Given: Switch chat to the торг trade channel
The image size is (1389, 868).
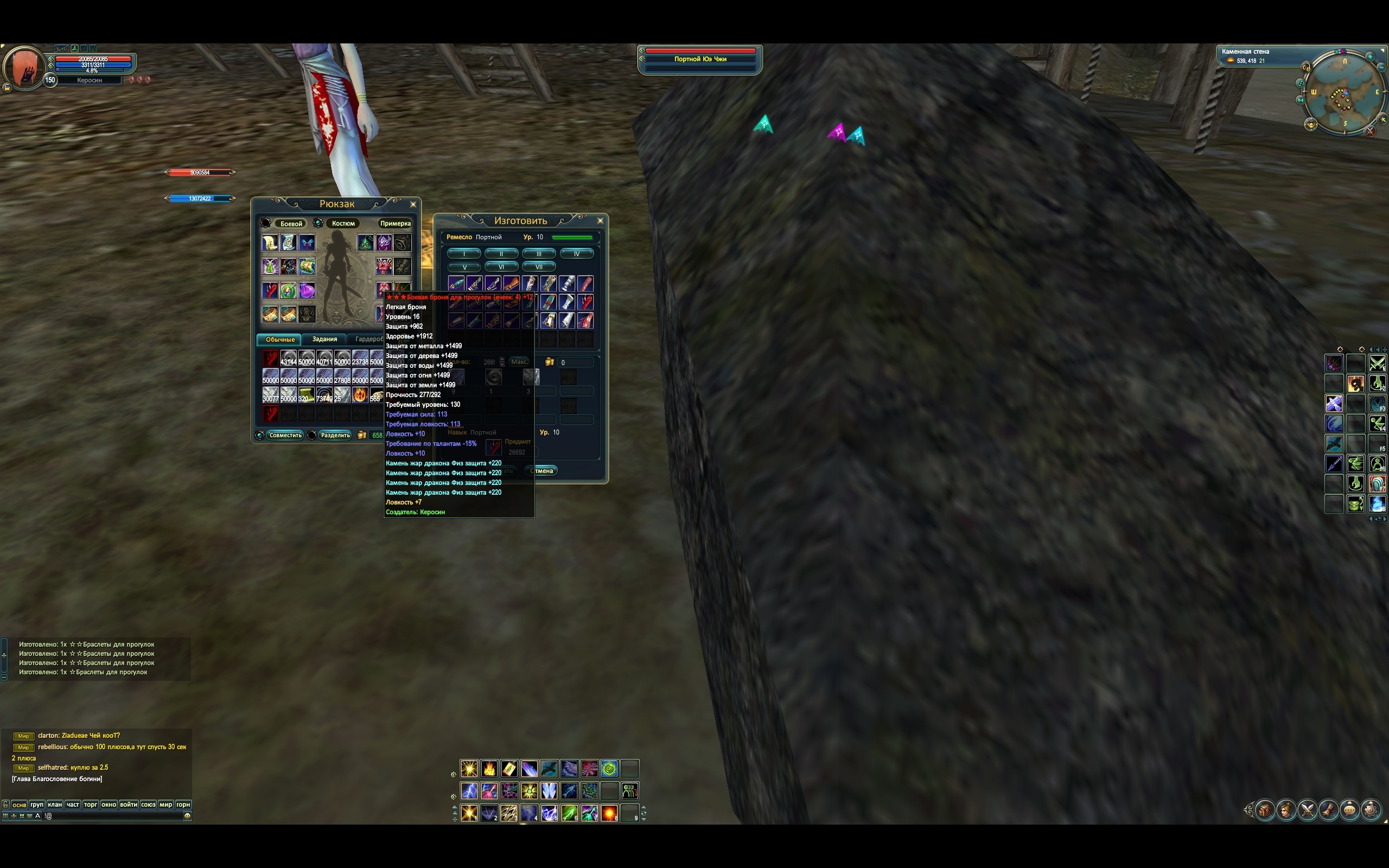Looking at the screenshot, I should click(91, 805).
